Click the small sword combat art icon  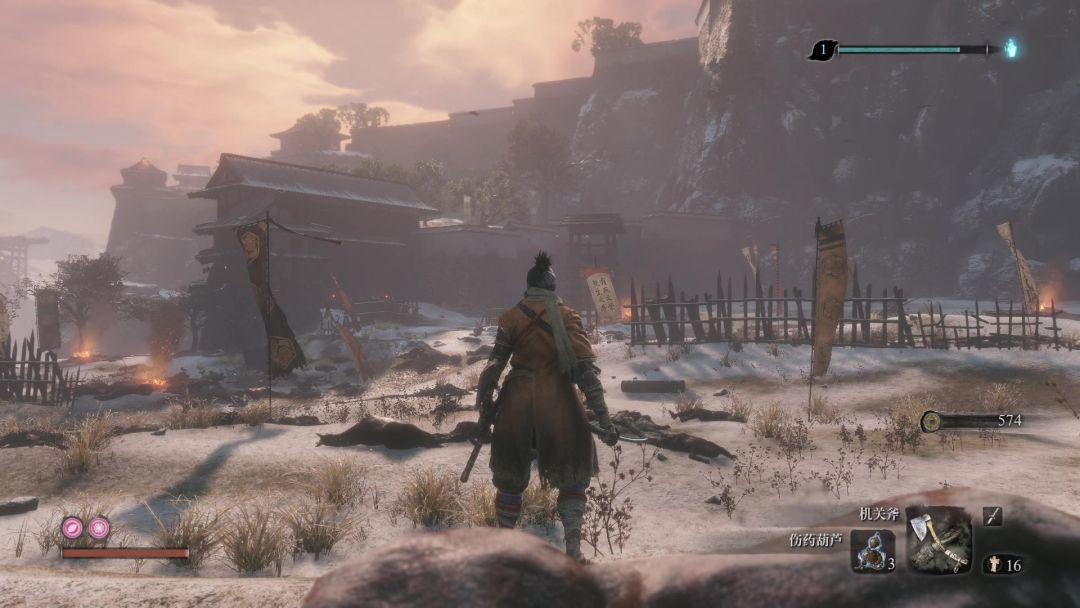coord(992,516)
